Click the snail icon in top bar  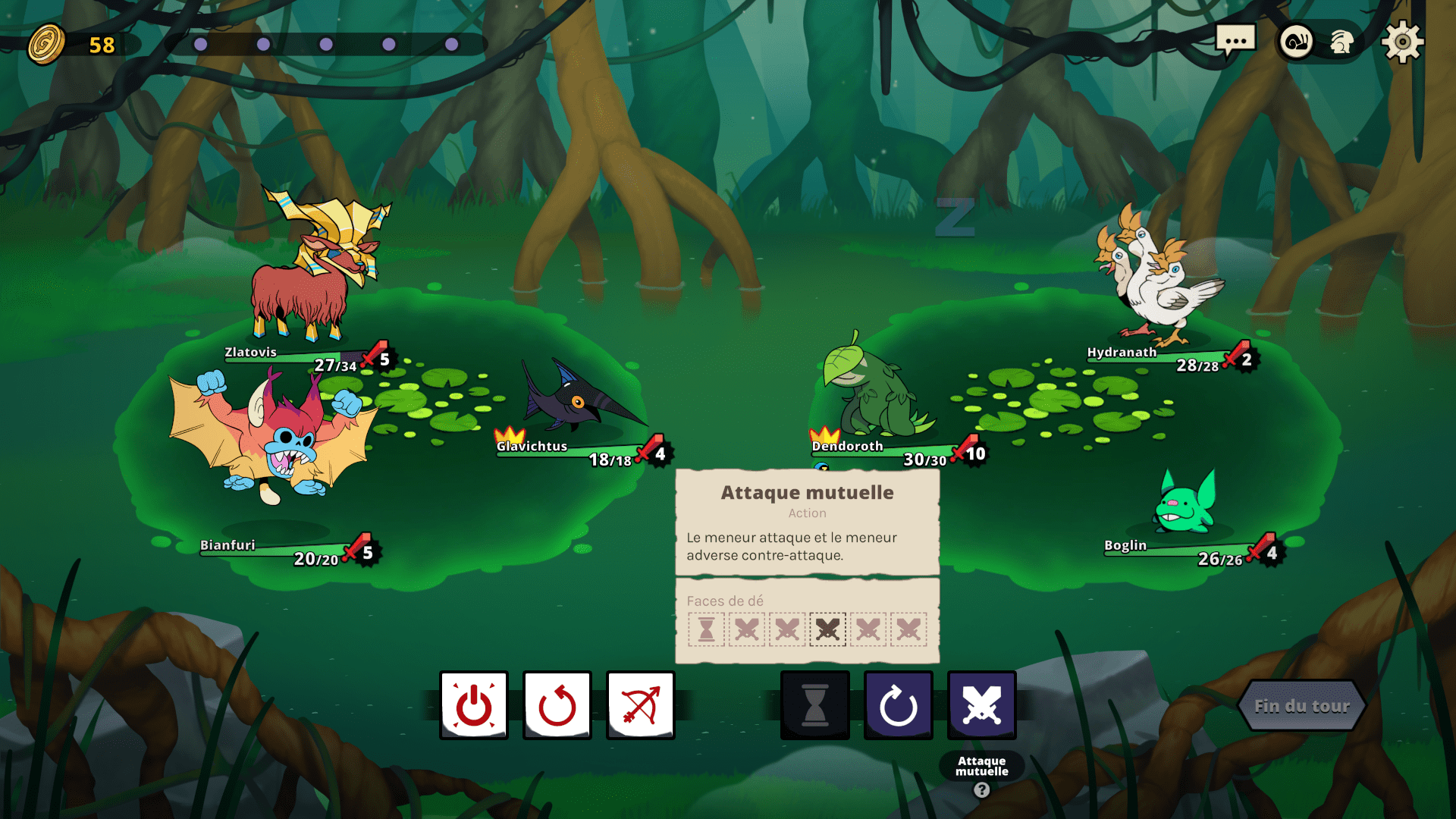pyautogui.click(x=1297, y=42)
